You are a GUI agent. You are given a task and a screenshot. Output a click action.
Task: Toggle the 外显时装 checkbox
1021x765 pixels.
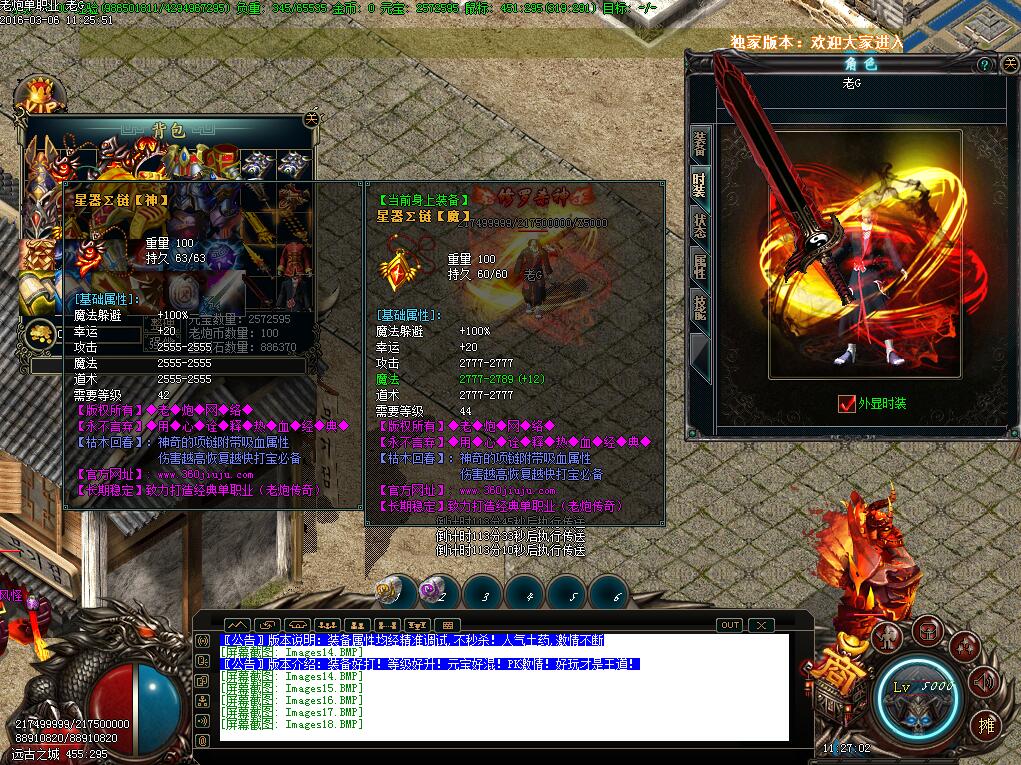[x=846, y=404]
